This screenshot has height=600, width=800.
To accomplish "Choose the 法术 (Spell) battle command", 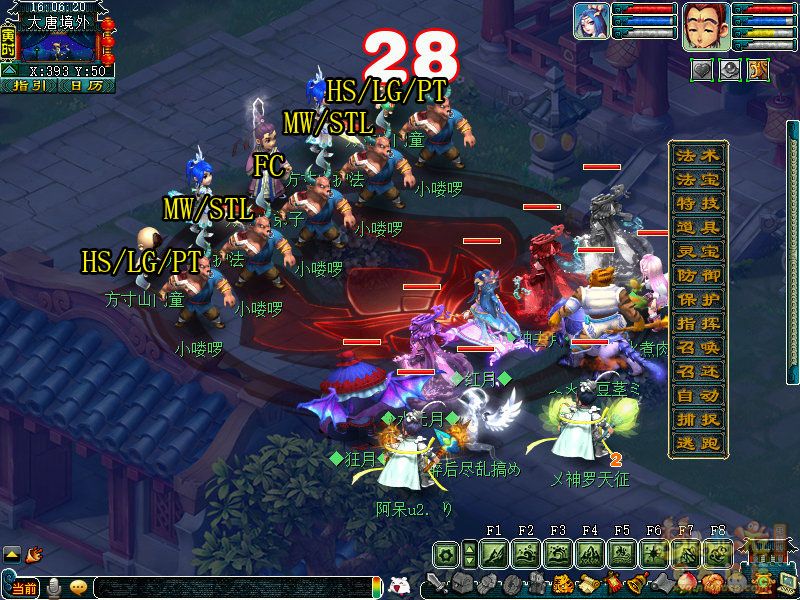I will 697,156.
